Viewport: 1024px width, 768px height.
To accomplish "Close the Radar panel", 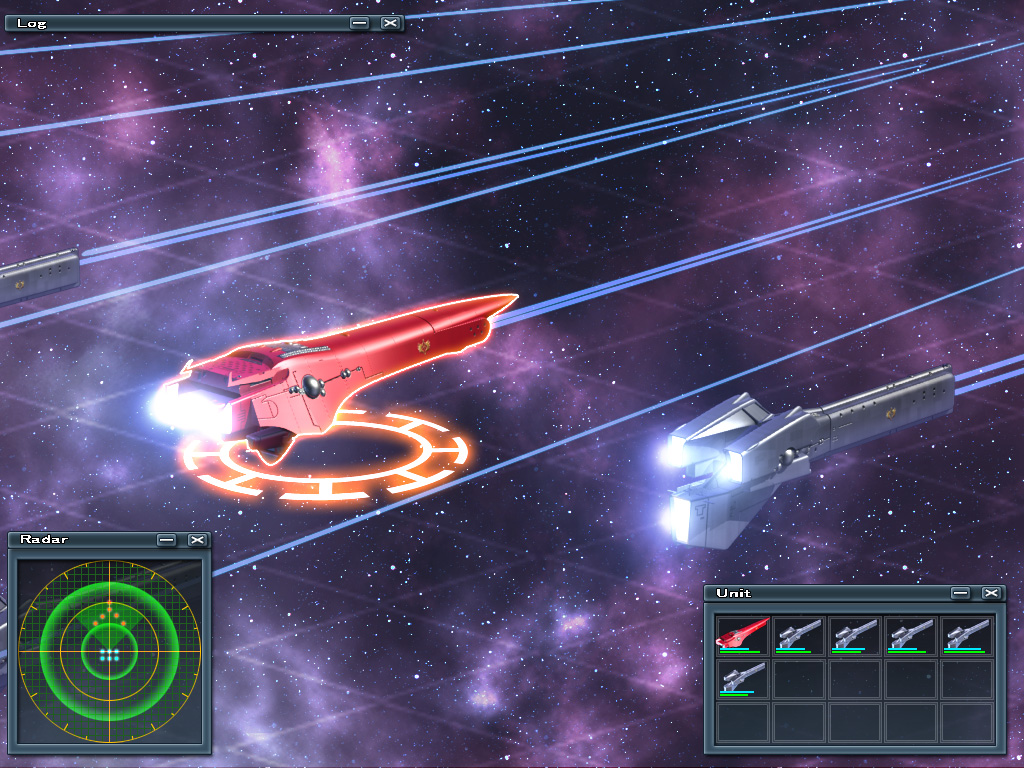I will click(x=197, y=540).
